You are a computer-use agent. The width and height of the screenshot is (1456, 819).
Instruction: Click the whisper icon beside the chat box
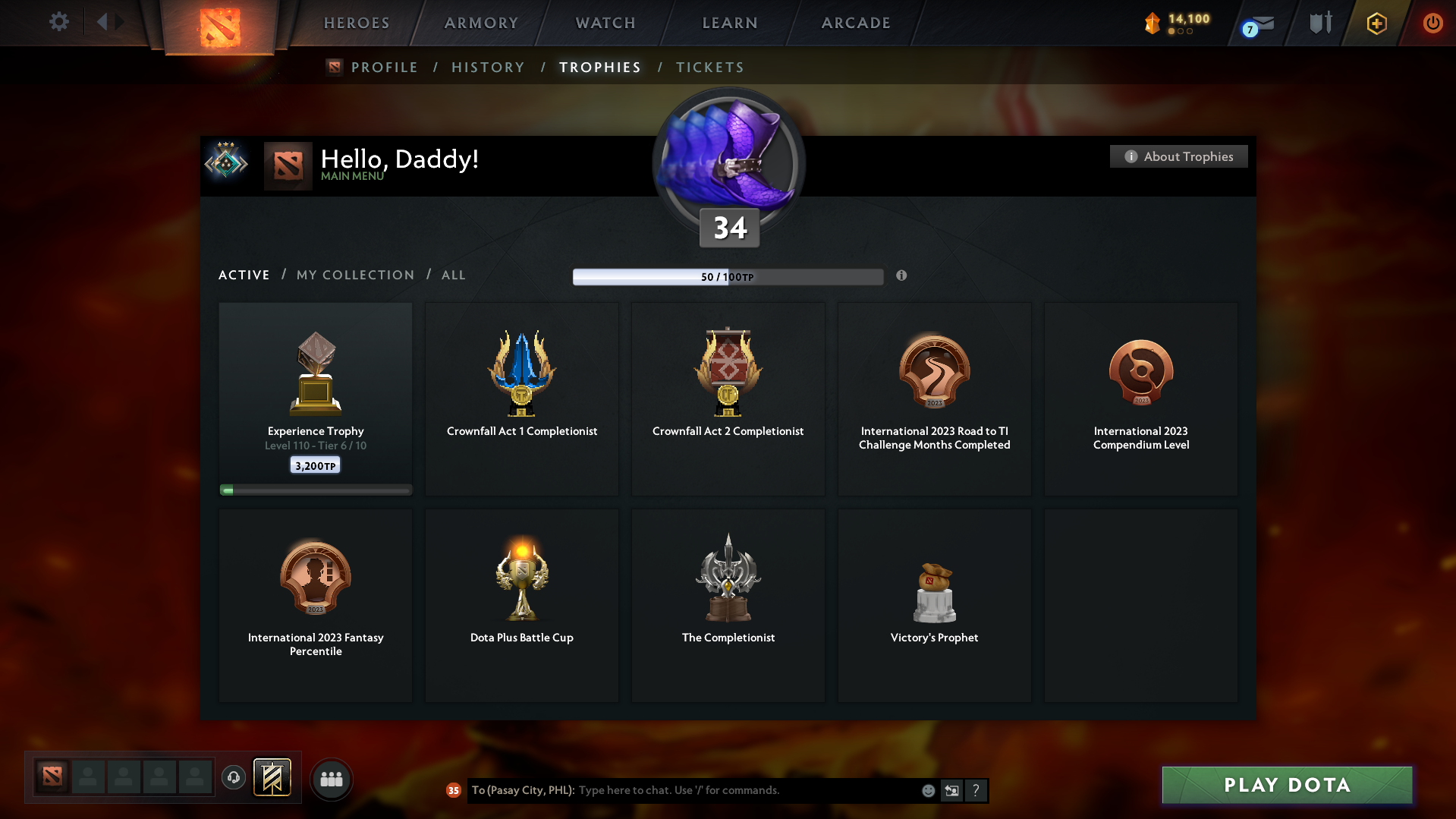click(x=951, y=790)
